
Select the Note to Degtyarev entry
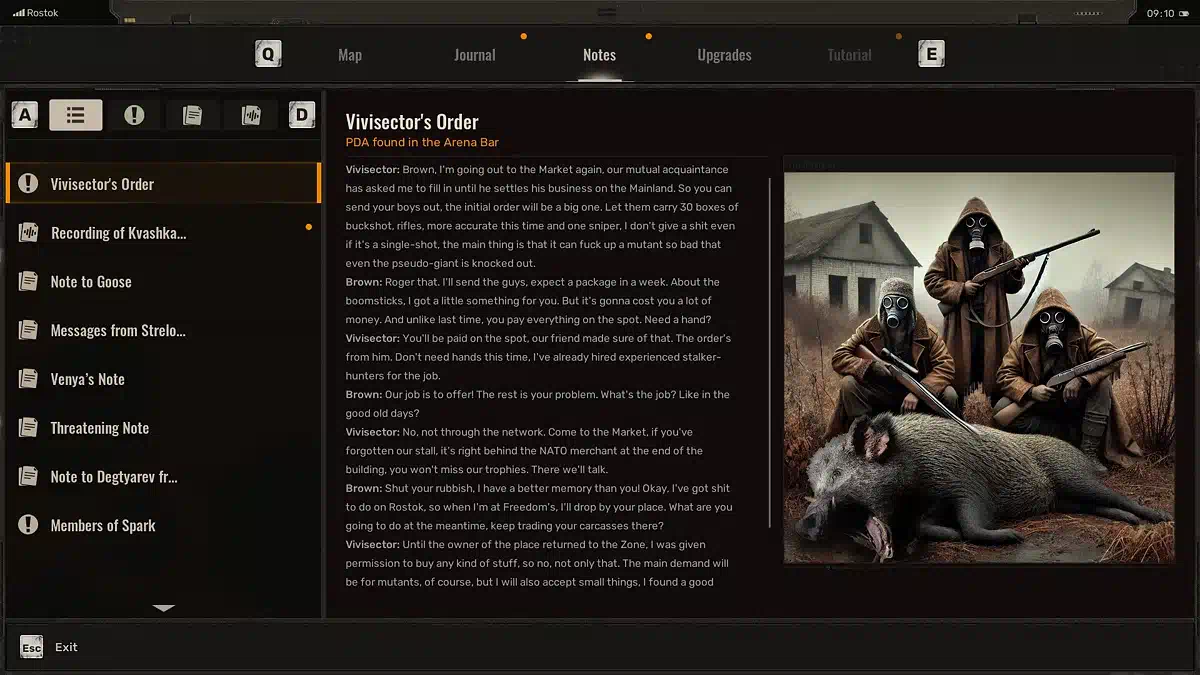click(x=163, y=477)
